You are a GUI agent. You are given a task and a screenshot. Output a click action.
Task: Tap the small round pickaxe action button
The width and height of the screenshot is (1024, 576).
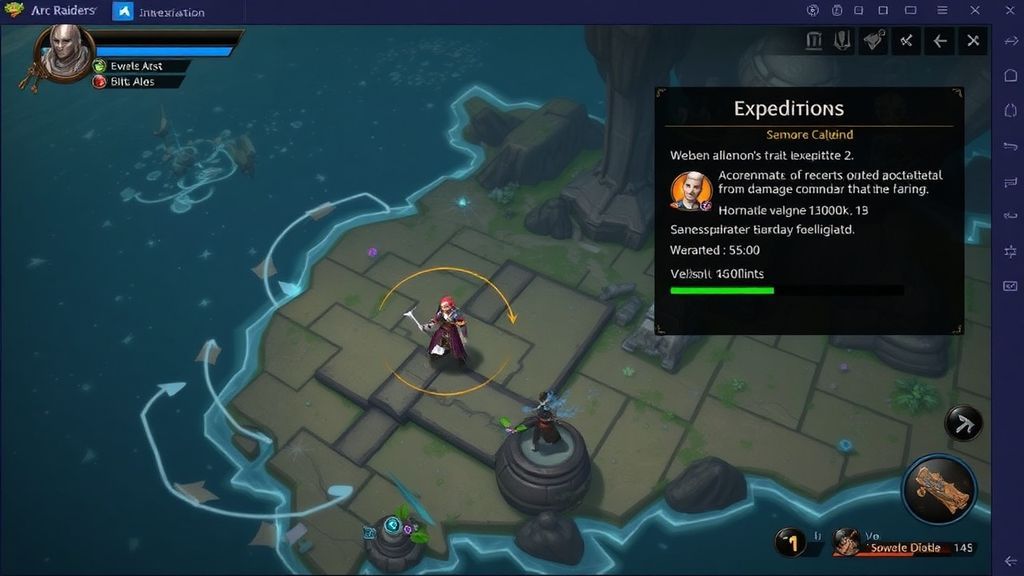coord(964,423)
